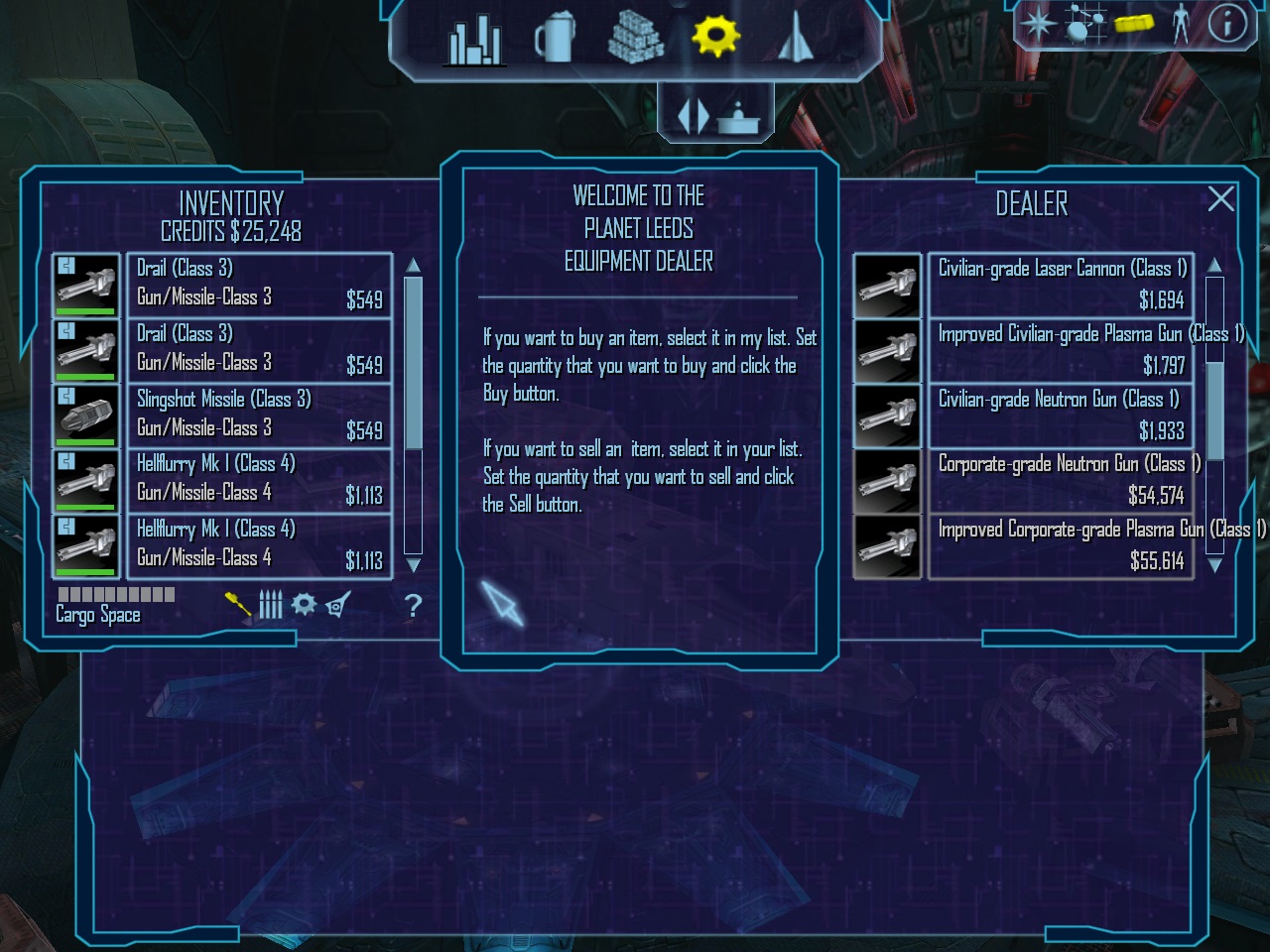
Task: Go to the cityscape launch pad icon
Action: (474, 40)
